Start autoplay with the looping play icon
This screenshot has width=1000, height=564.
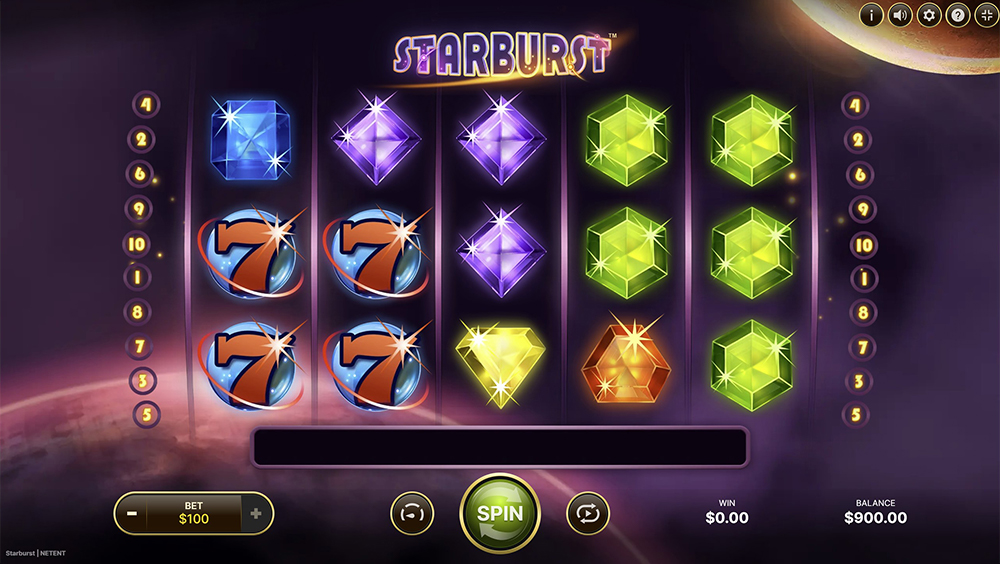[x=587, y=513]
